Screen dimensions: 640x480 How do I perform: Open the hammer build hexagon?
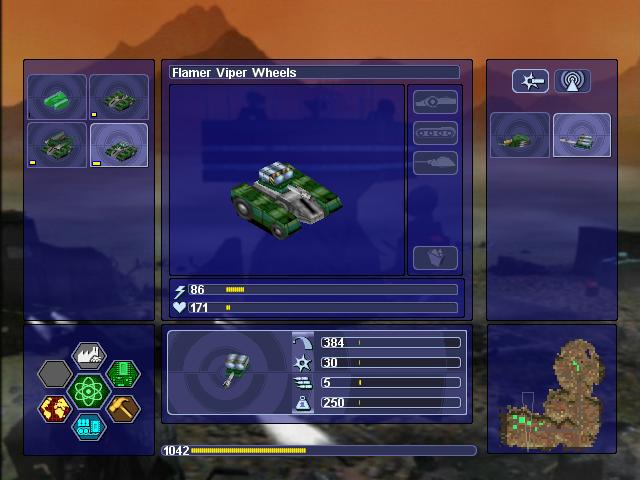pos(122,408)
